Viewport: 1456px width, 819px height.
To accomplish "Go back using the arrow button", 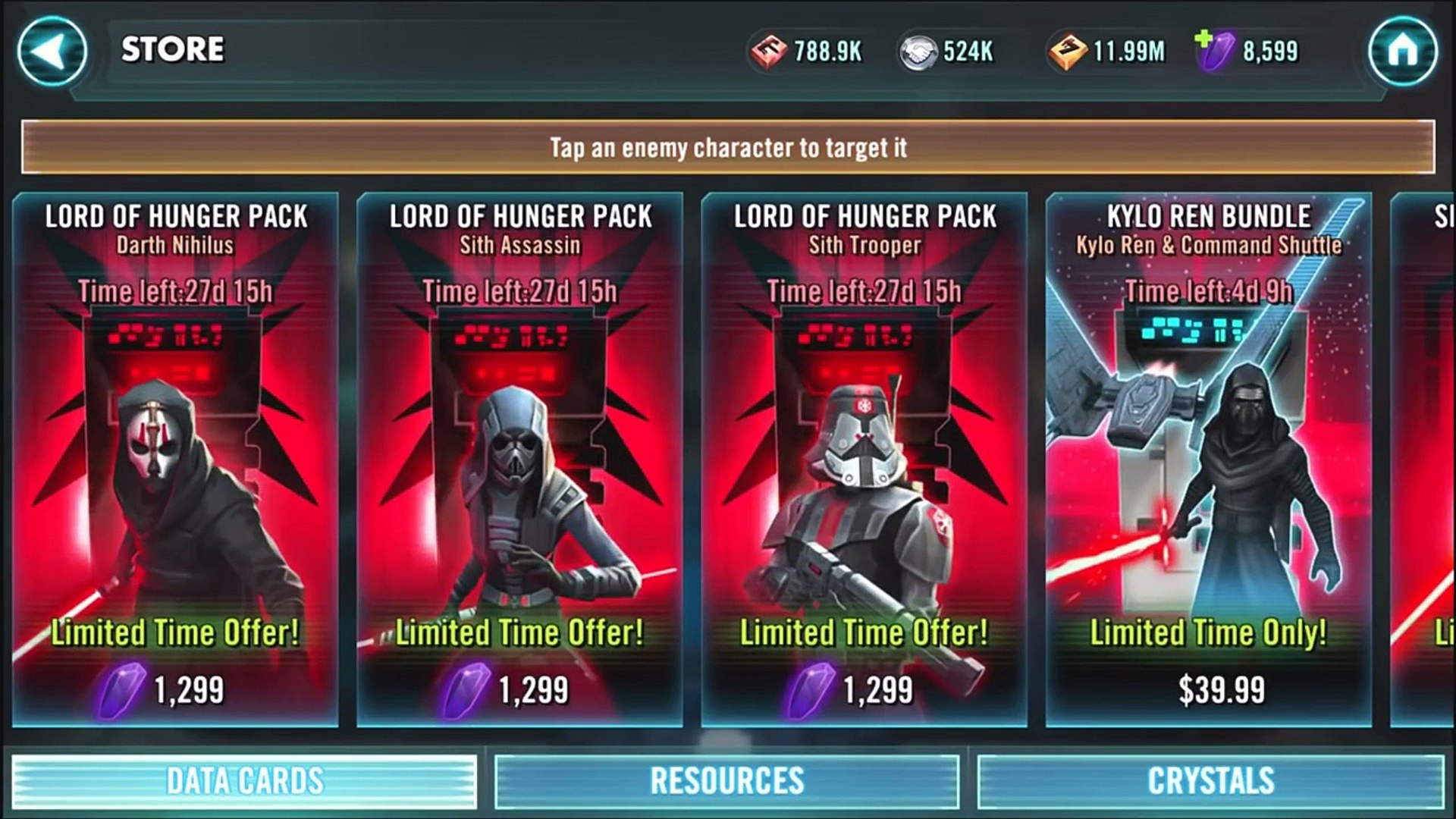I will click(x=52, y=51).
